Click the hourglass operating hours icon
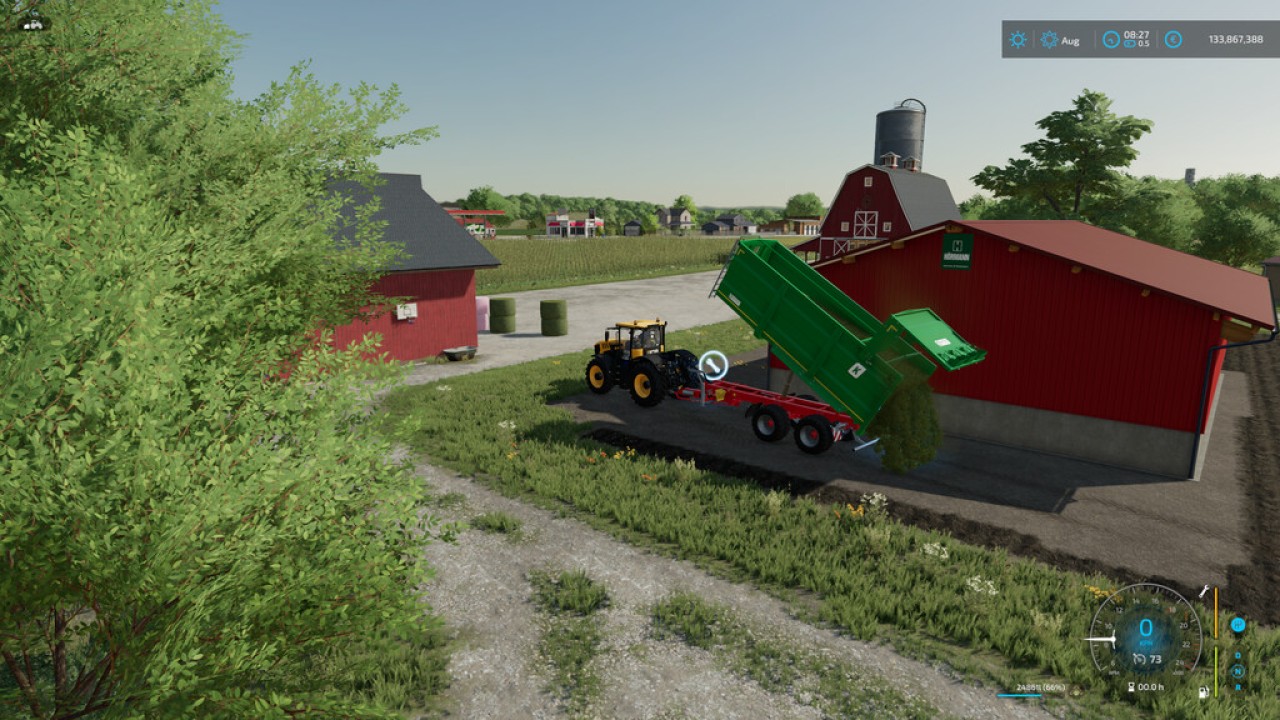1280x720 pixels. 1131,687
